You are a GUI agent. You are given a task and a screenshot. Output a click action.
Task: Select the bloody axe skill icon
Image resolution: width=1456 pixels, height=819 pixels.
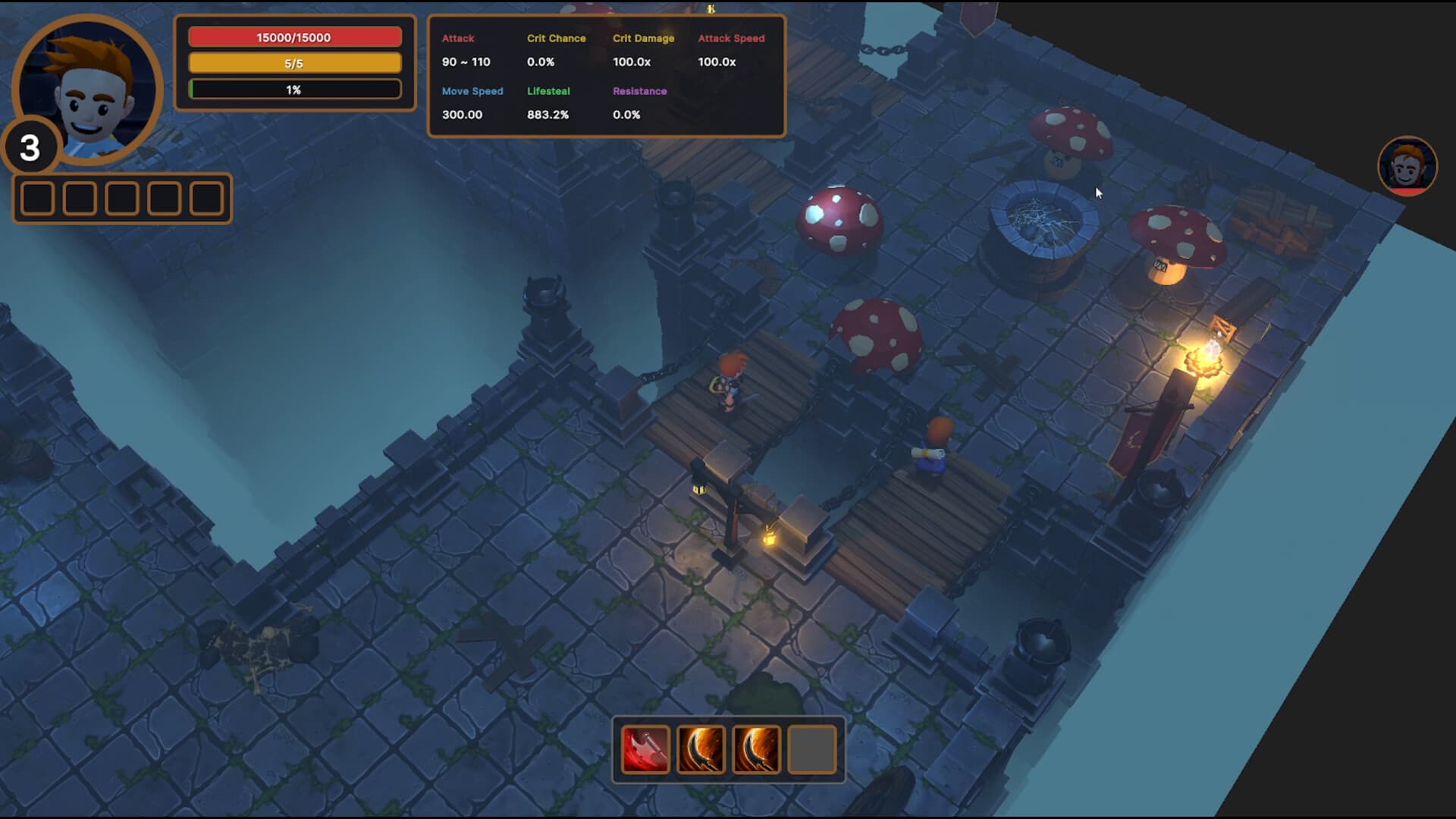coord(644,749)
